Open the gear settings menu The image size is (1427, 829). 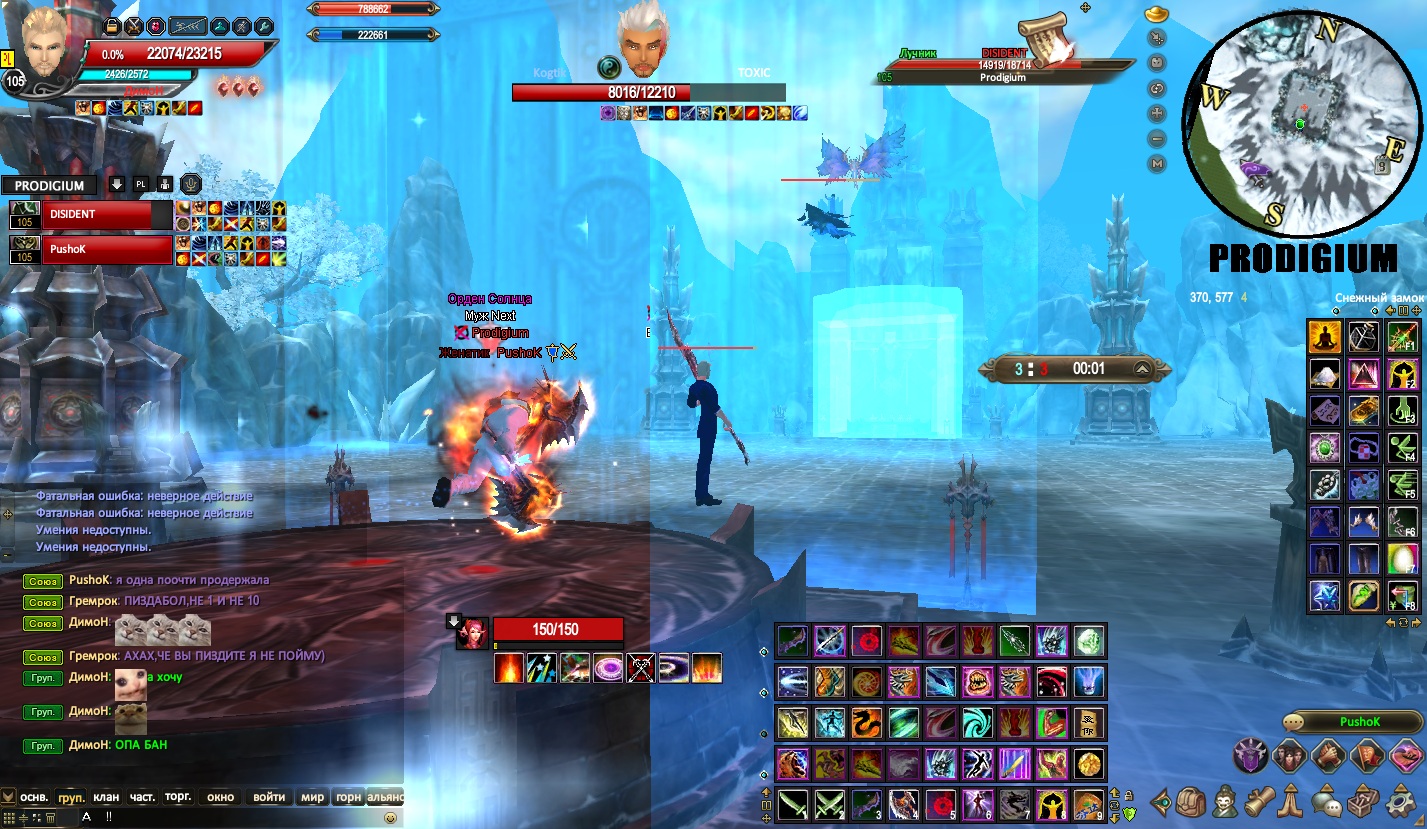point(1400,802)
